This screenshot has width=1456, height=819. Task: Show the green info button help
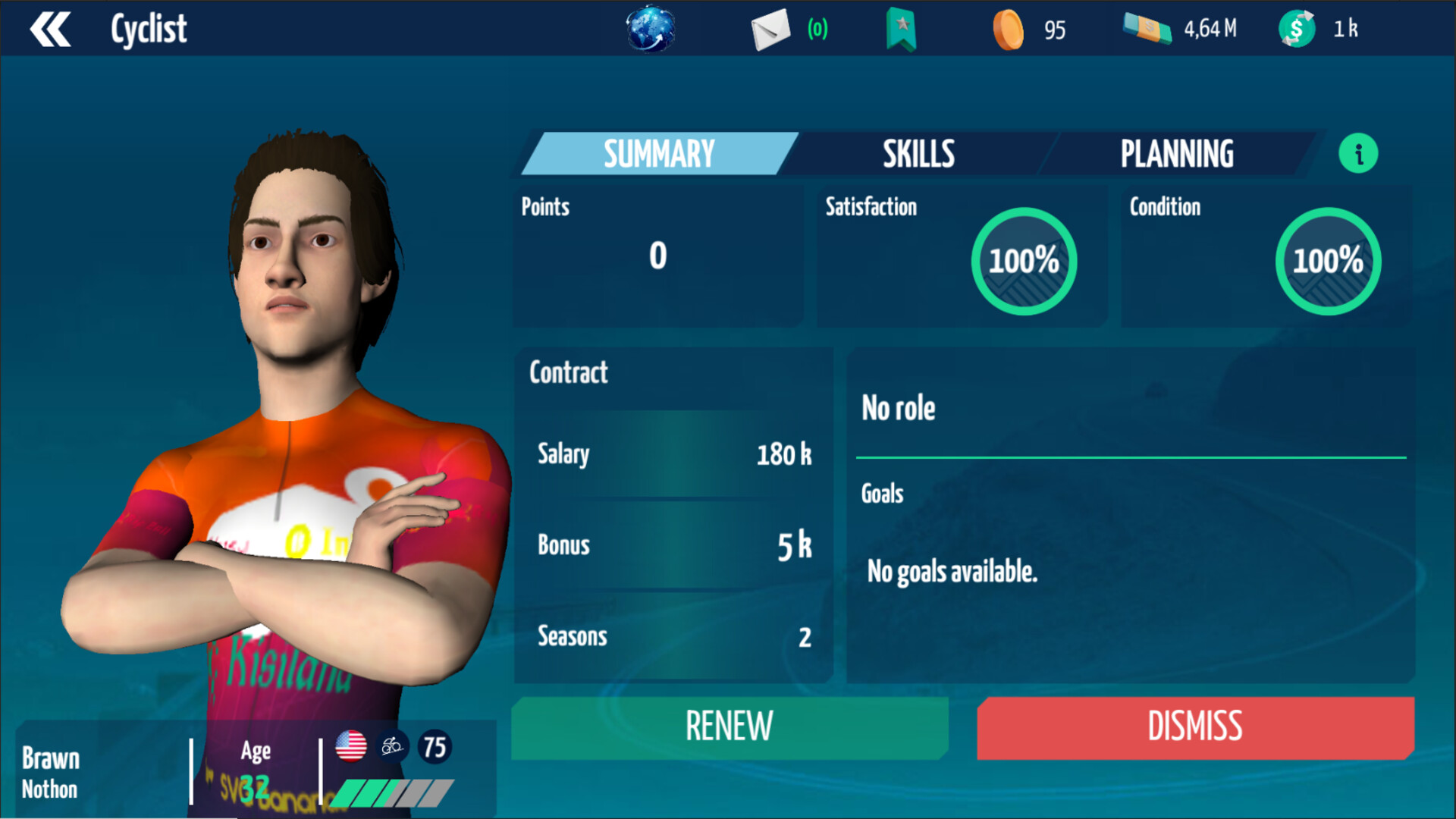(1358, 154)
